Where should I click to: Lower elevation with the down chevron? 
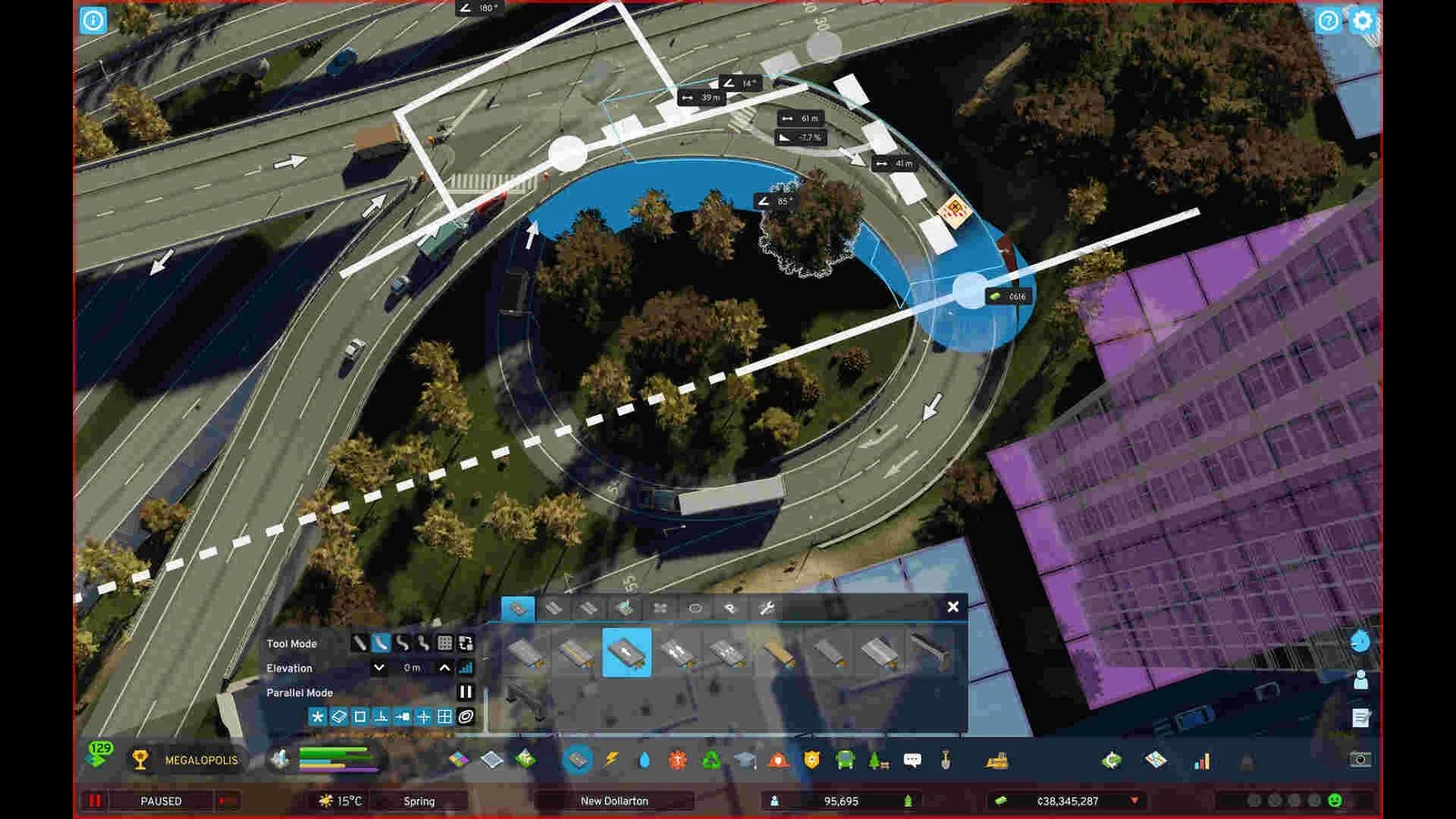pyautogui.click(x=379, y=668)
